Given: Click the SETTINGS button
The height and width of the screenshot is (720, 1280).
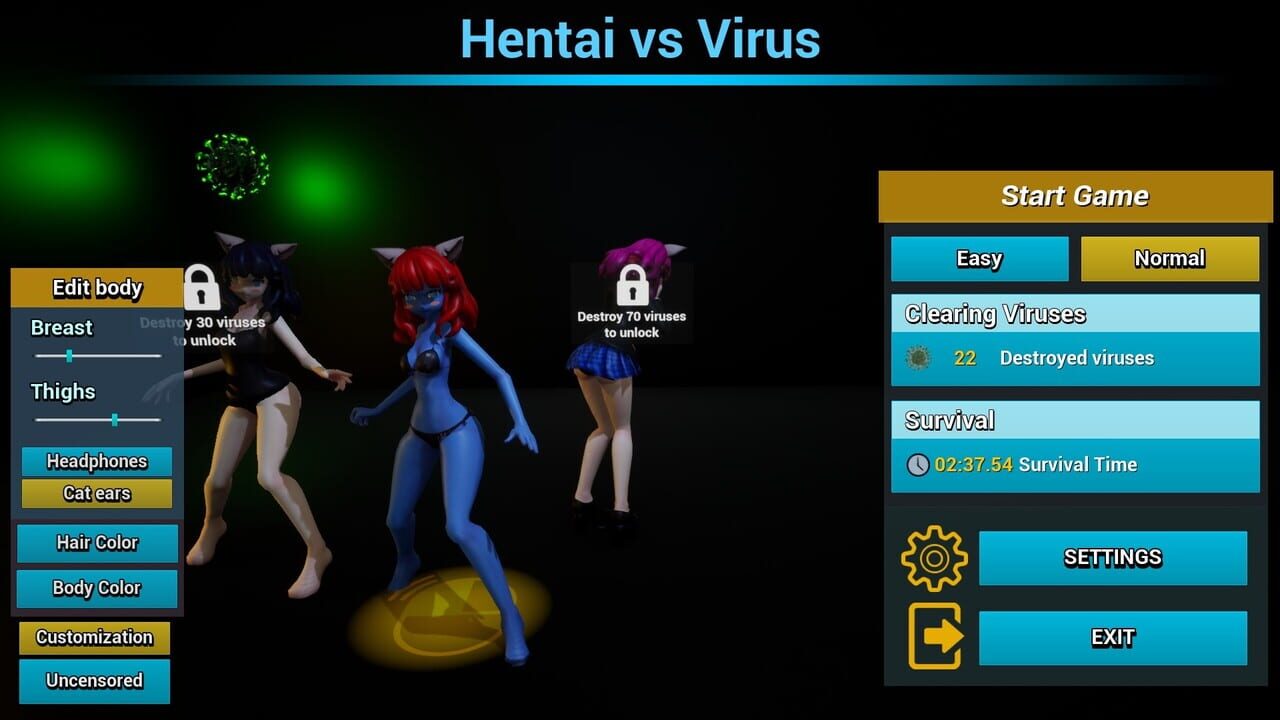Looking at the screenshot, I should [x=1113, y=558].
